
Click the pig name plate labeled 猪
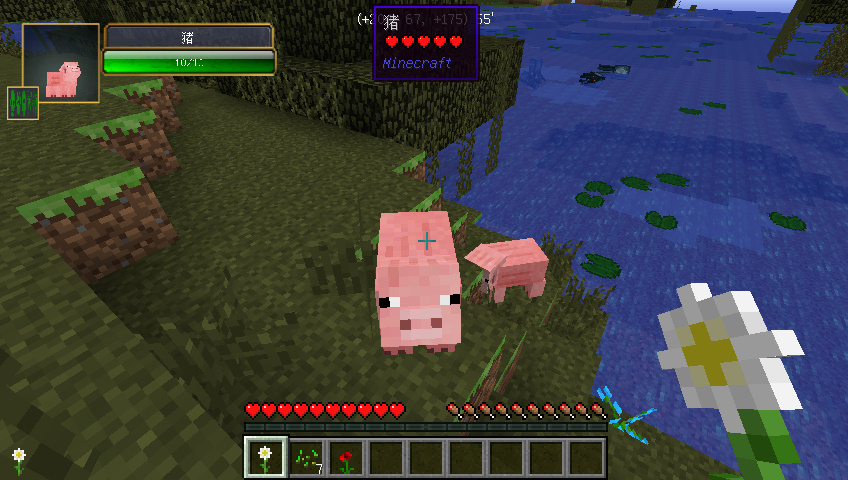tap(188, 37)
